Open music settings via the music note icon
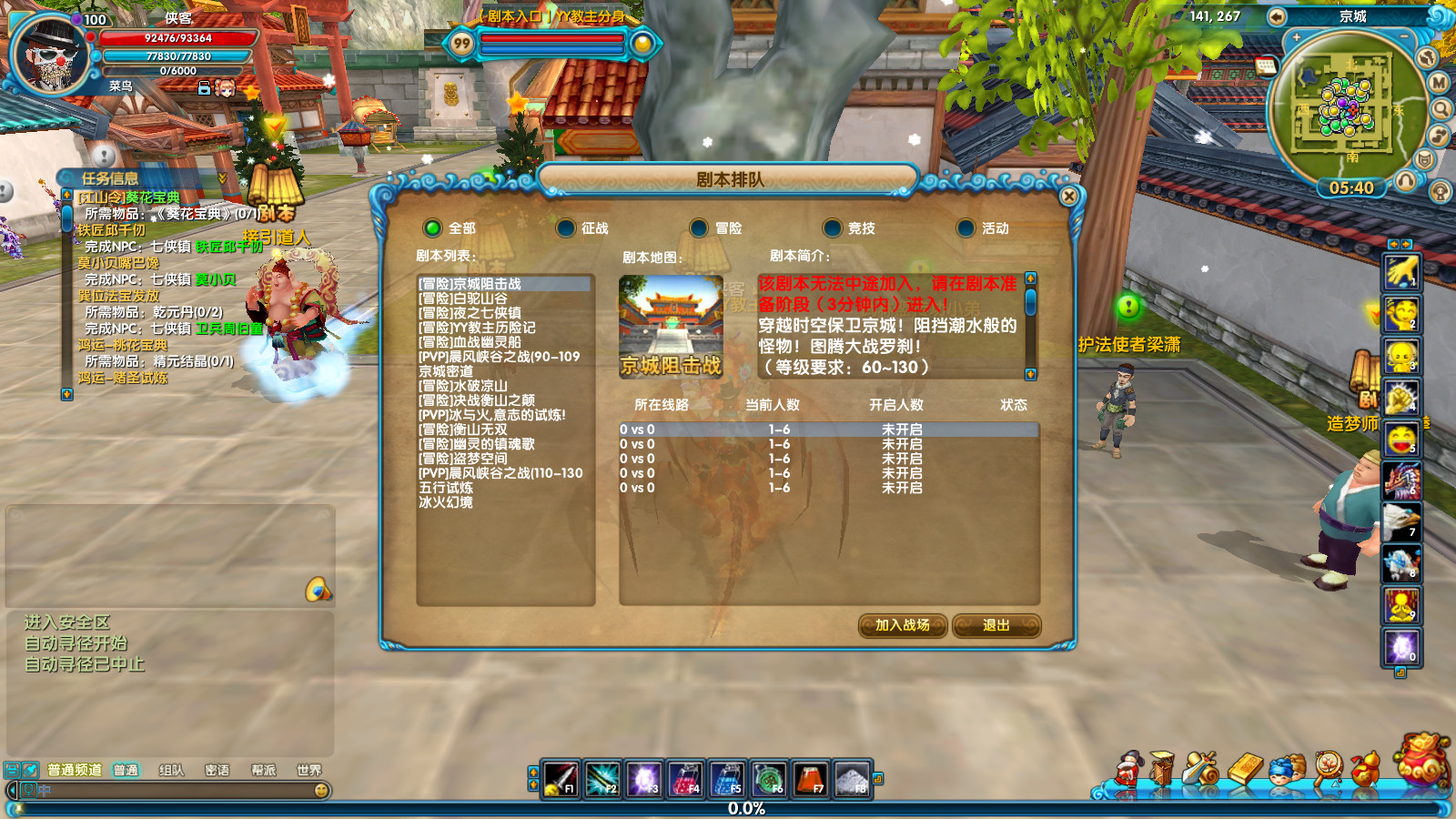This screenshot has height=819, width=1456. click(x=1439, y=135)
